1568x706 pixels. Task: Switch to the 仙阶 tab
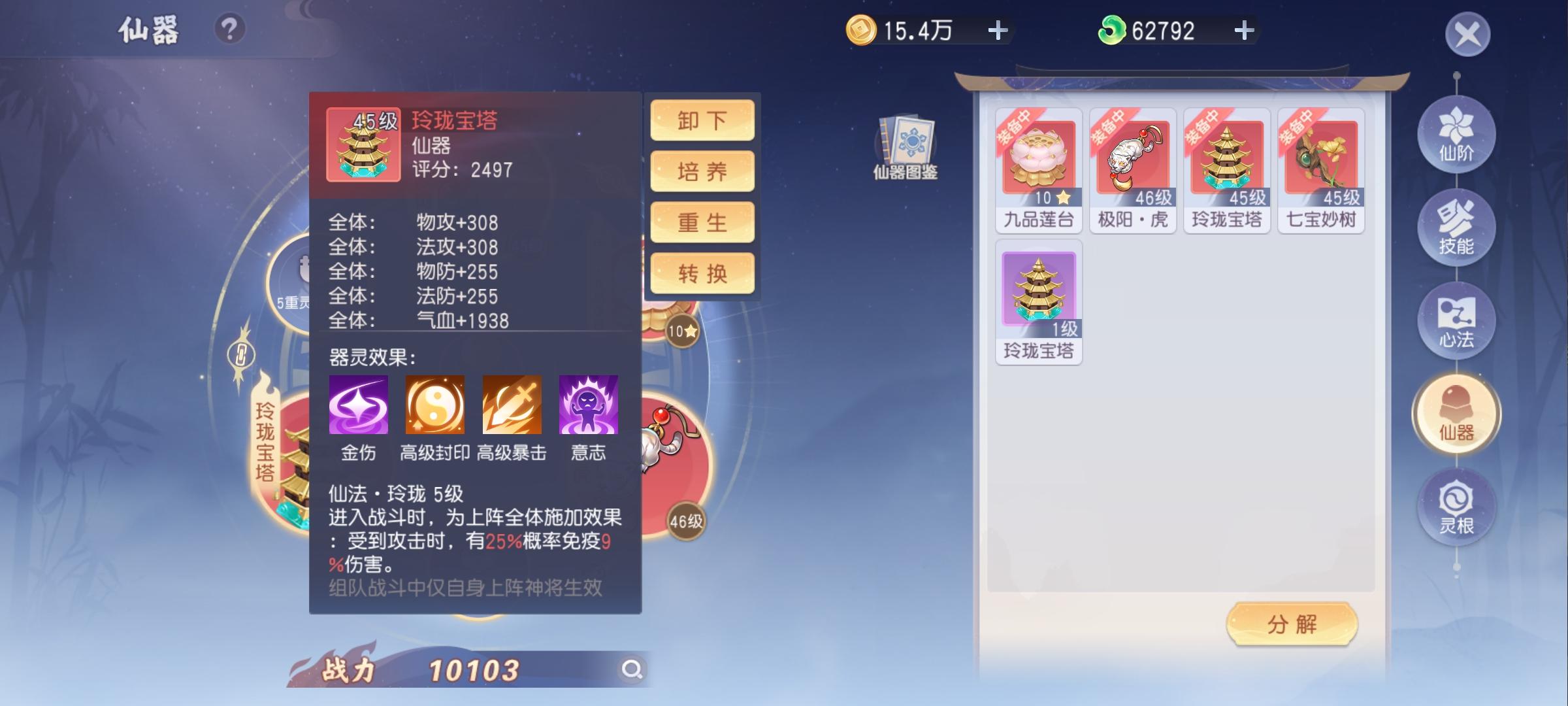pyautogui.click(x=1456, y=134)
